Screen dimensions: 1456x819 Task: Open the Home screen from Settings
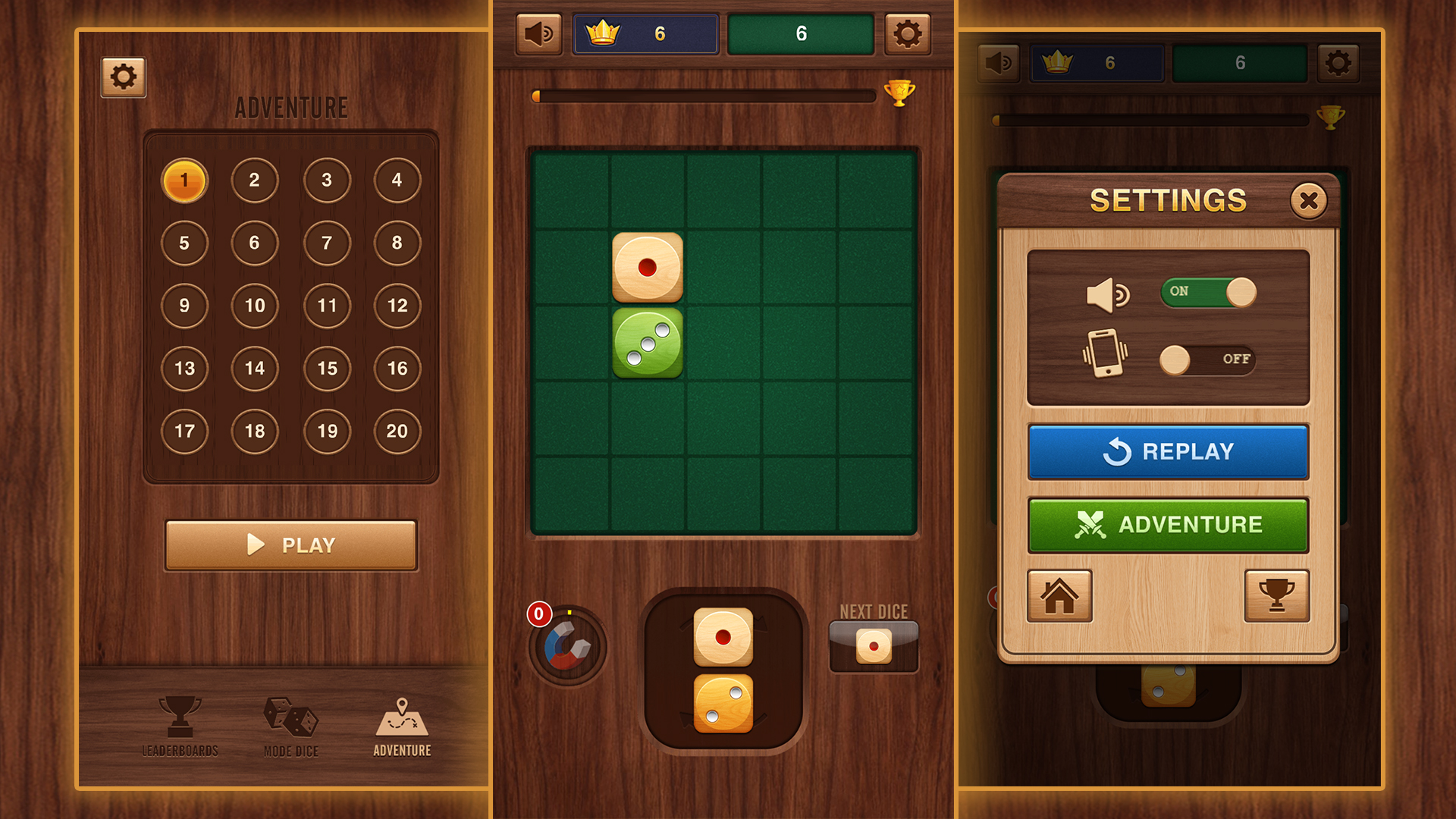1059,597
